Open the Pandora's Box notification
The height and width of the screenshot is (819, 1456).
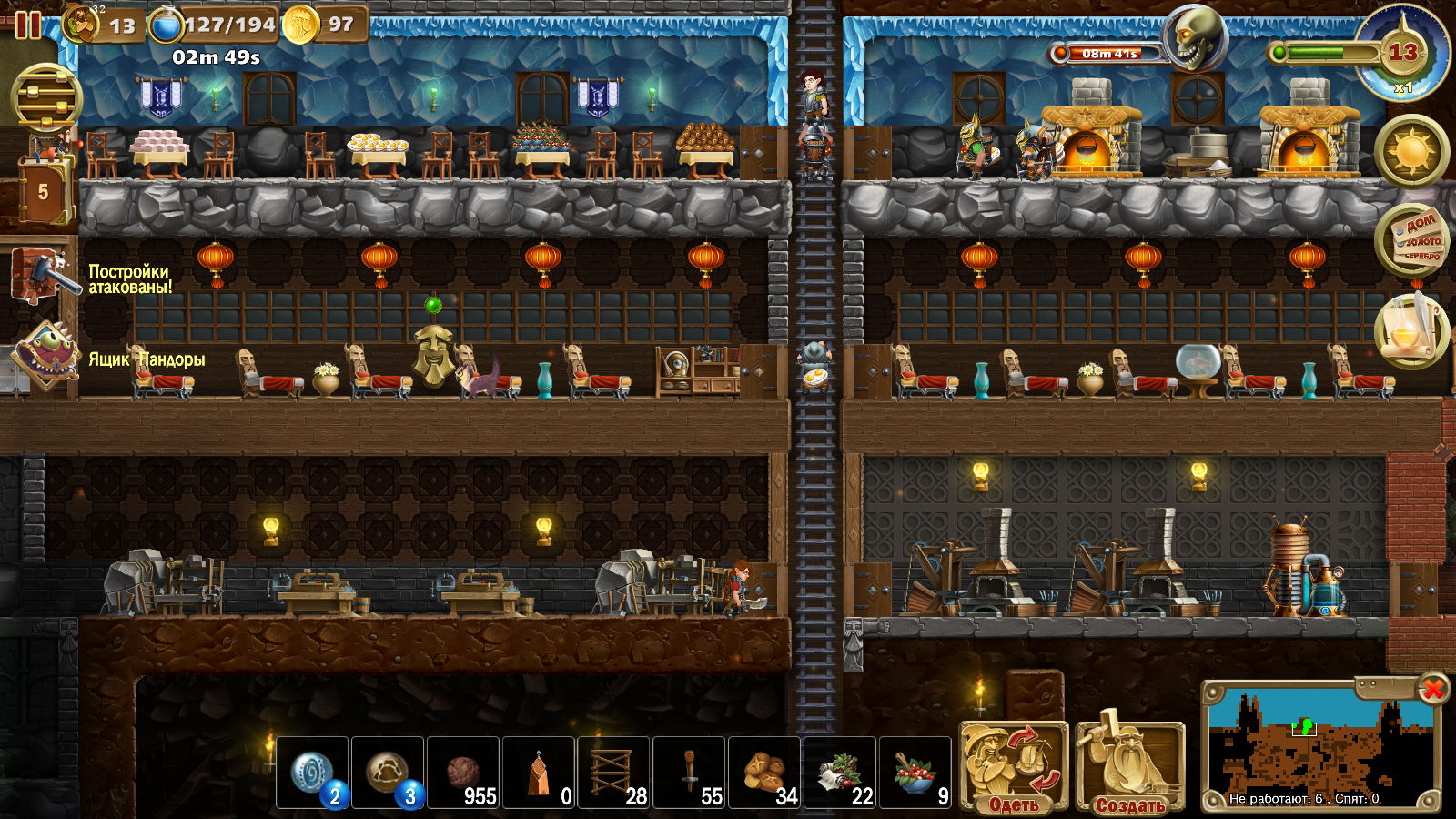pos(44,357)
